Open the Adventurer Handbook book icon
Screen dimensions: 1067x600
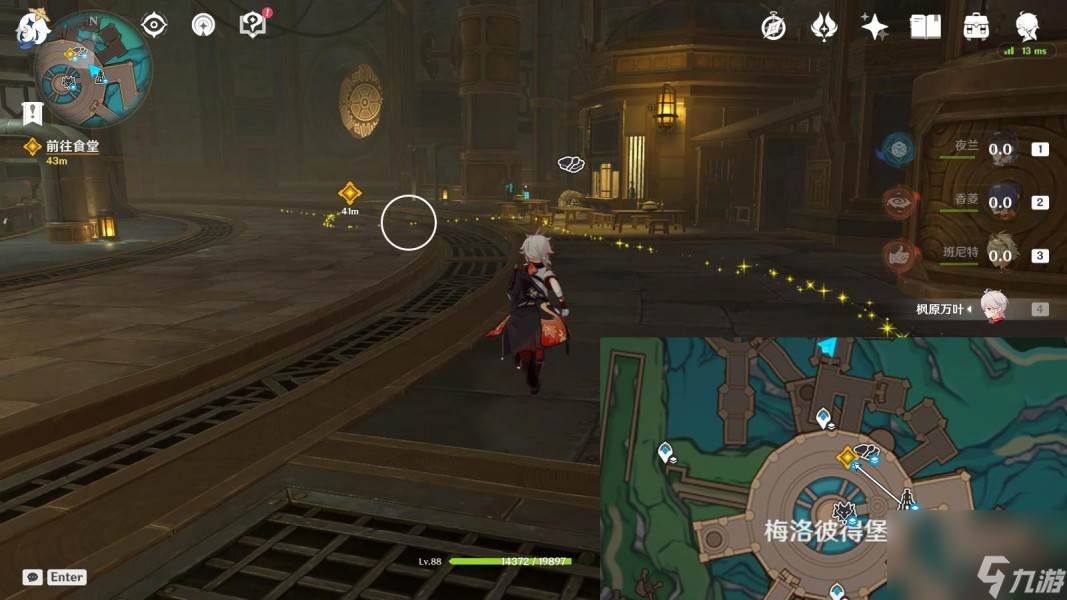925,27
